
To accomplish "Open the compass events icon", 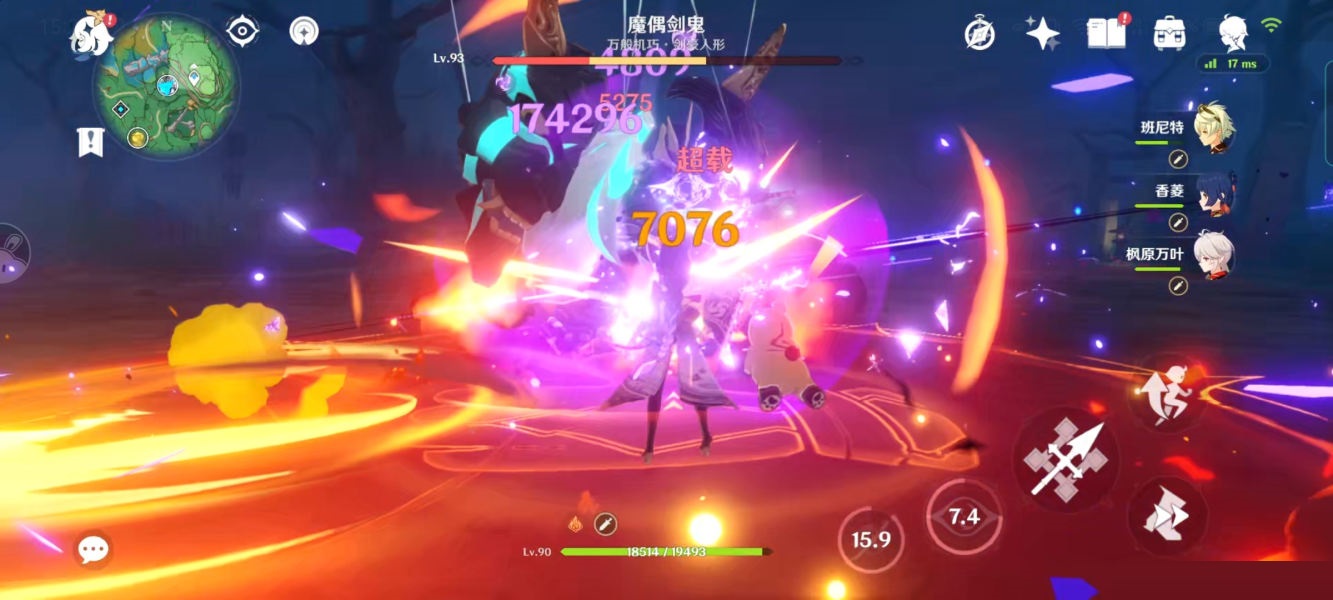I will point(979,33).
